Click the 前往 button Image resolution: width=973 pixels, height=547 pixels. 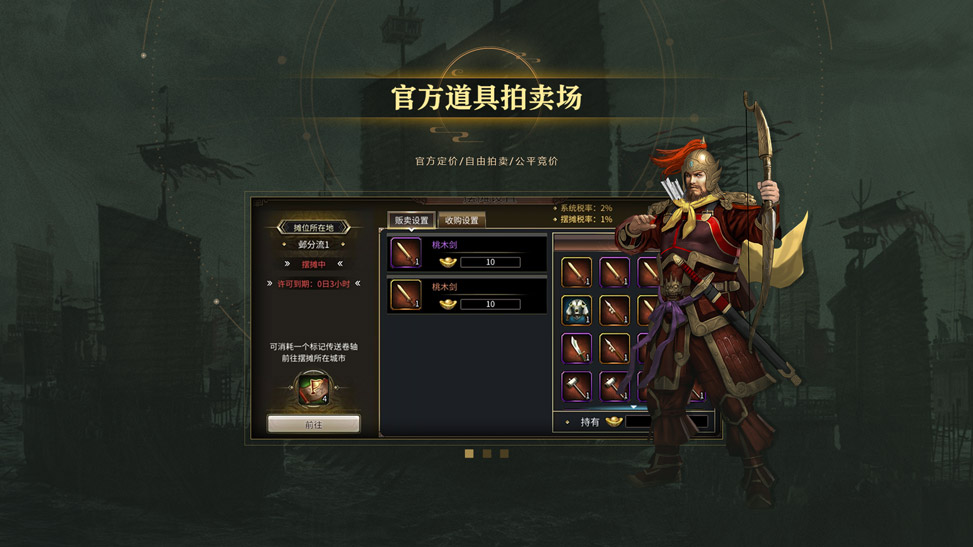[x=313, y=425]
